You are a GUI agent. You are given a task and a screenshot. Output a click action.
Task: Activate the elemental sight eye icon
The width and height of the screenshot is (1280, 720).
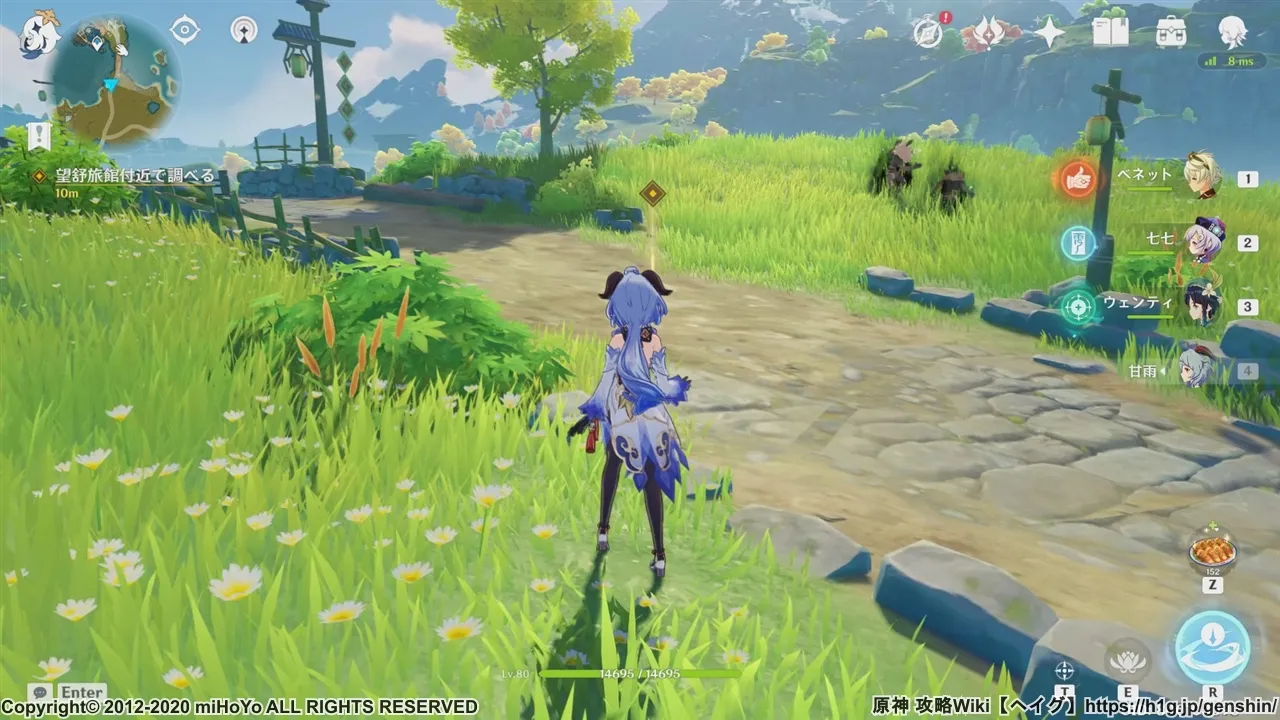(x=185, y=30)
